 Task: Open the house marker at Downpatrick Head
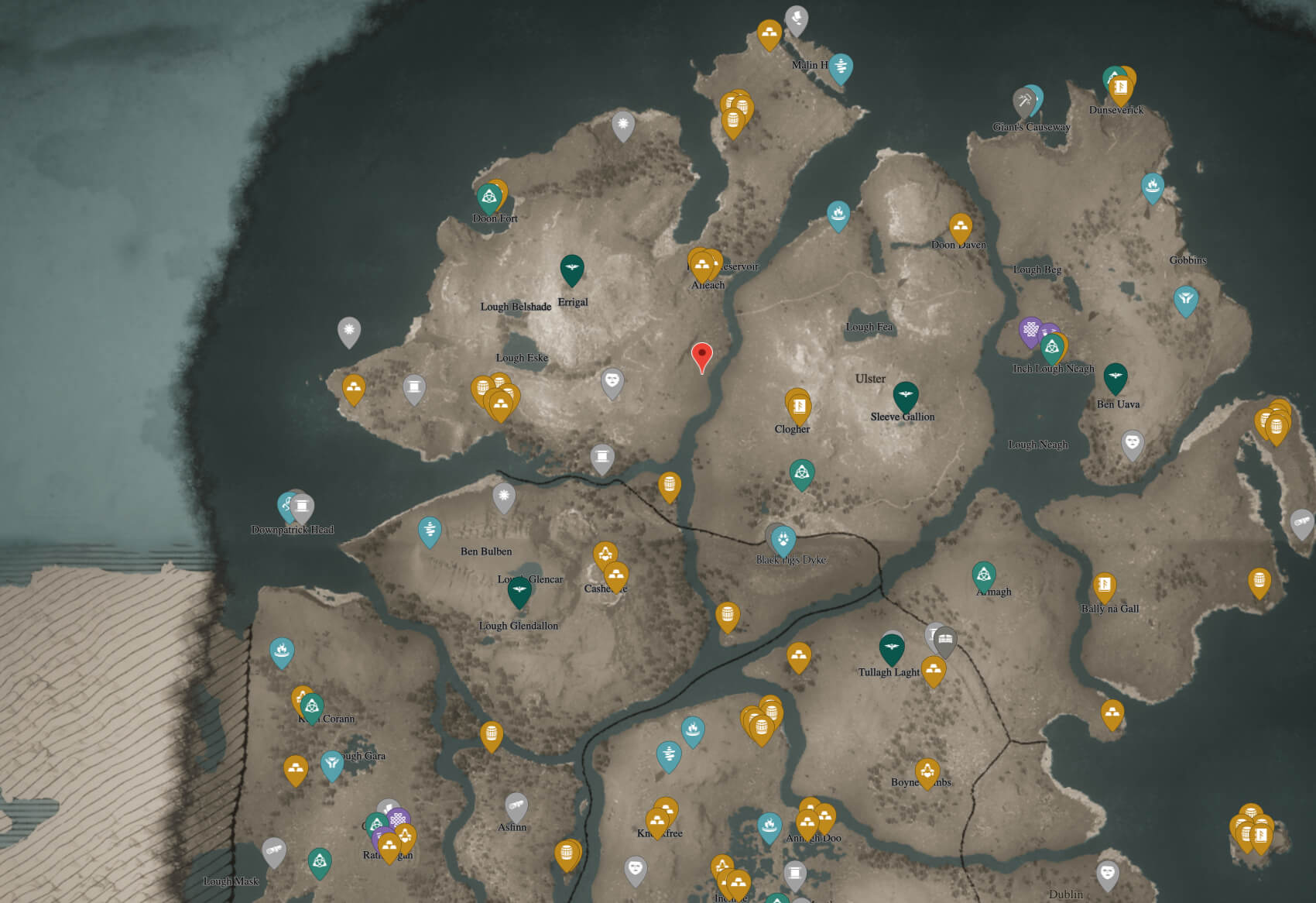(x=301, y=506)
